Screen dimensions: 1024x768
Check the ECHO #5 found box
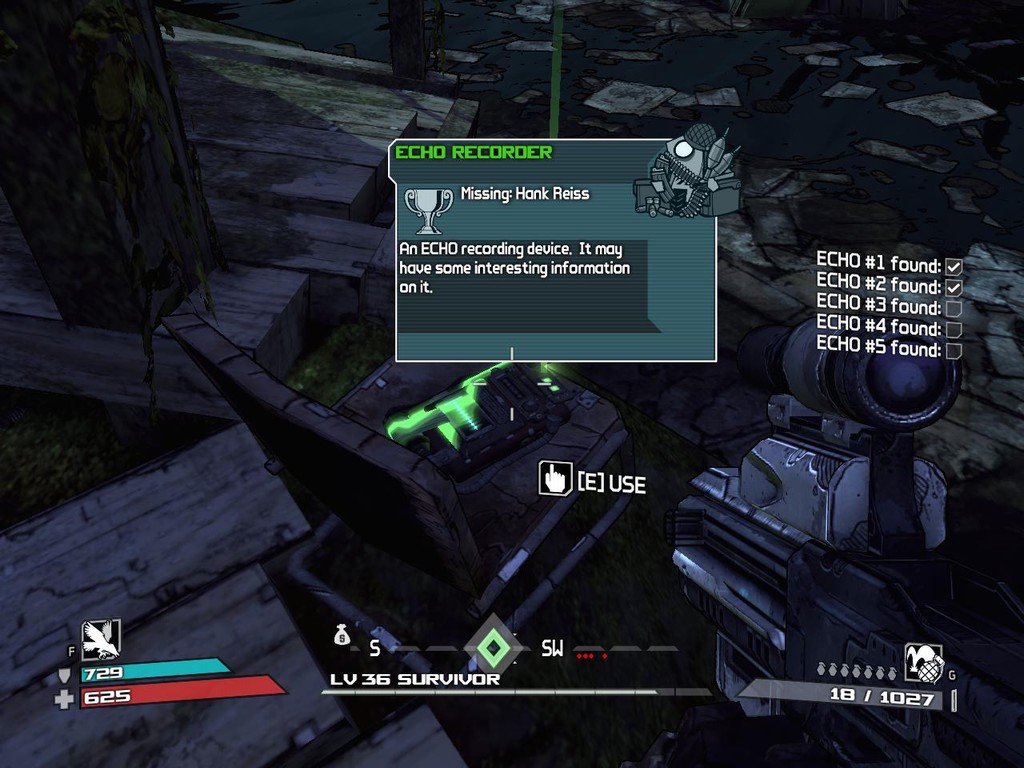953,350
